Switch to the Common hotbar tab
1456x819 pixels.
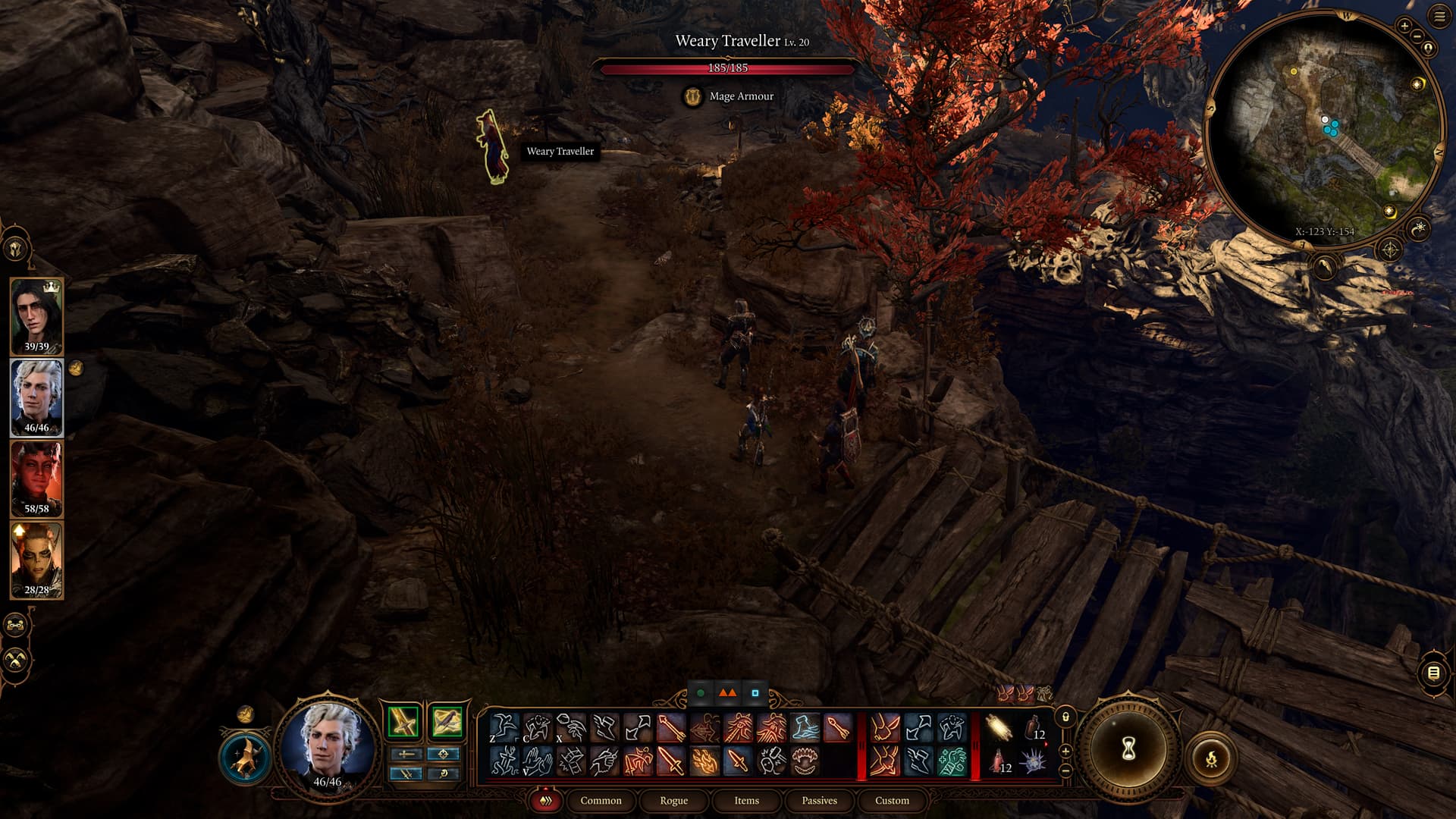pyautogui.click(x=601, y=801)
